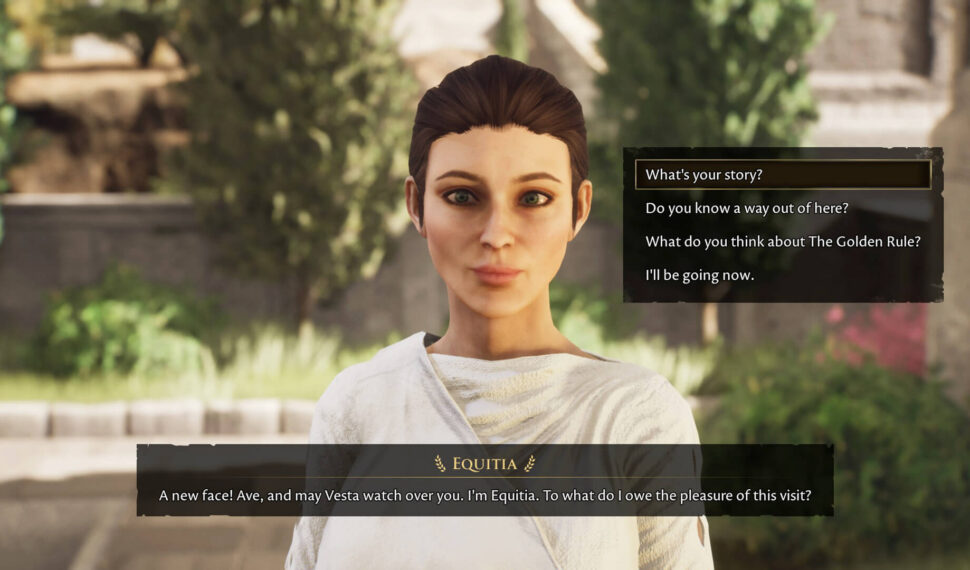Select "I'll be going now." to leave
Screen dimensions: 970x570
tap(699, 275)
